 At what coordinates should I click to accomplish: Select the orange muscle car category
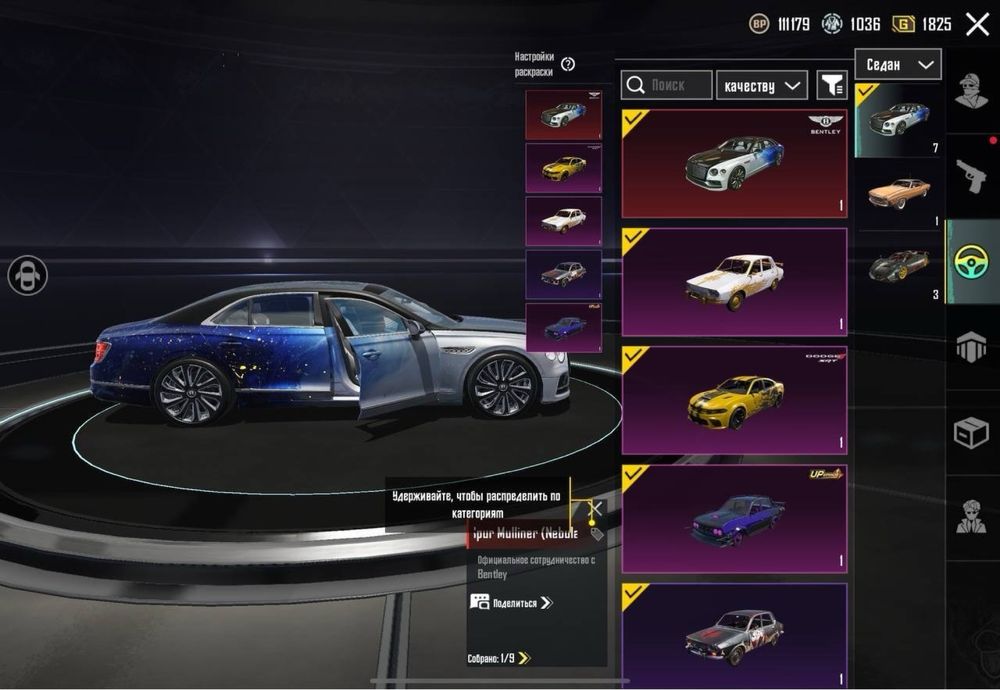click(898, 191)
